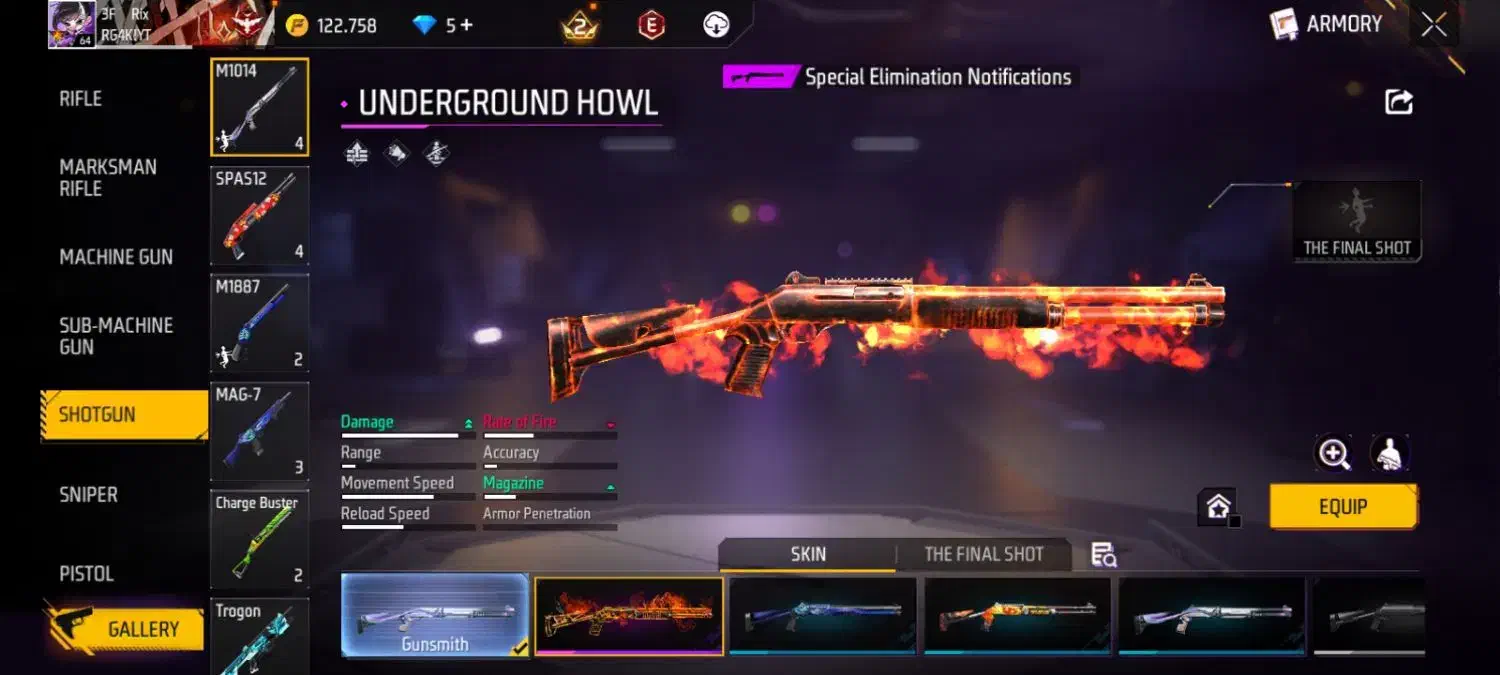The width and height of the screenshot is (1500, 675).
Task: Zoom in with the magnifier icon
Action: pyautogui.click(x=1334, y=453)
